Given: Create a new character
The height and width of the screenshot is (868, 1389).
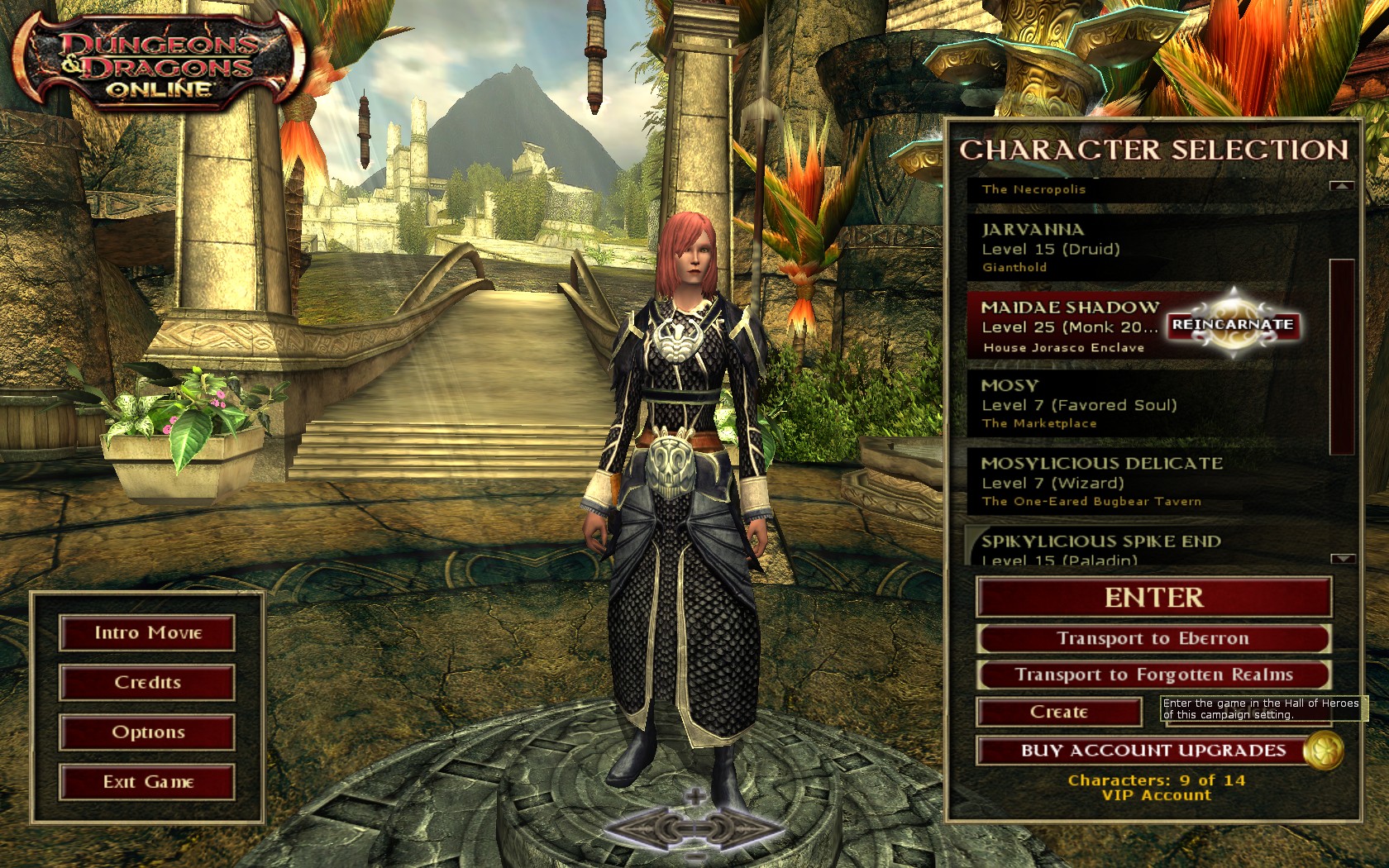Looking at the screenshot, I should (1059, 712).
